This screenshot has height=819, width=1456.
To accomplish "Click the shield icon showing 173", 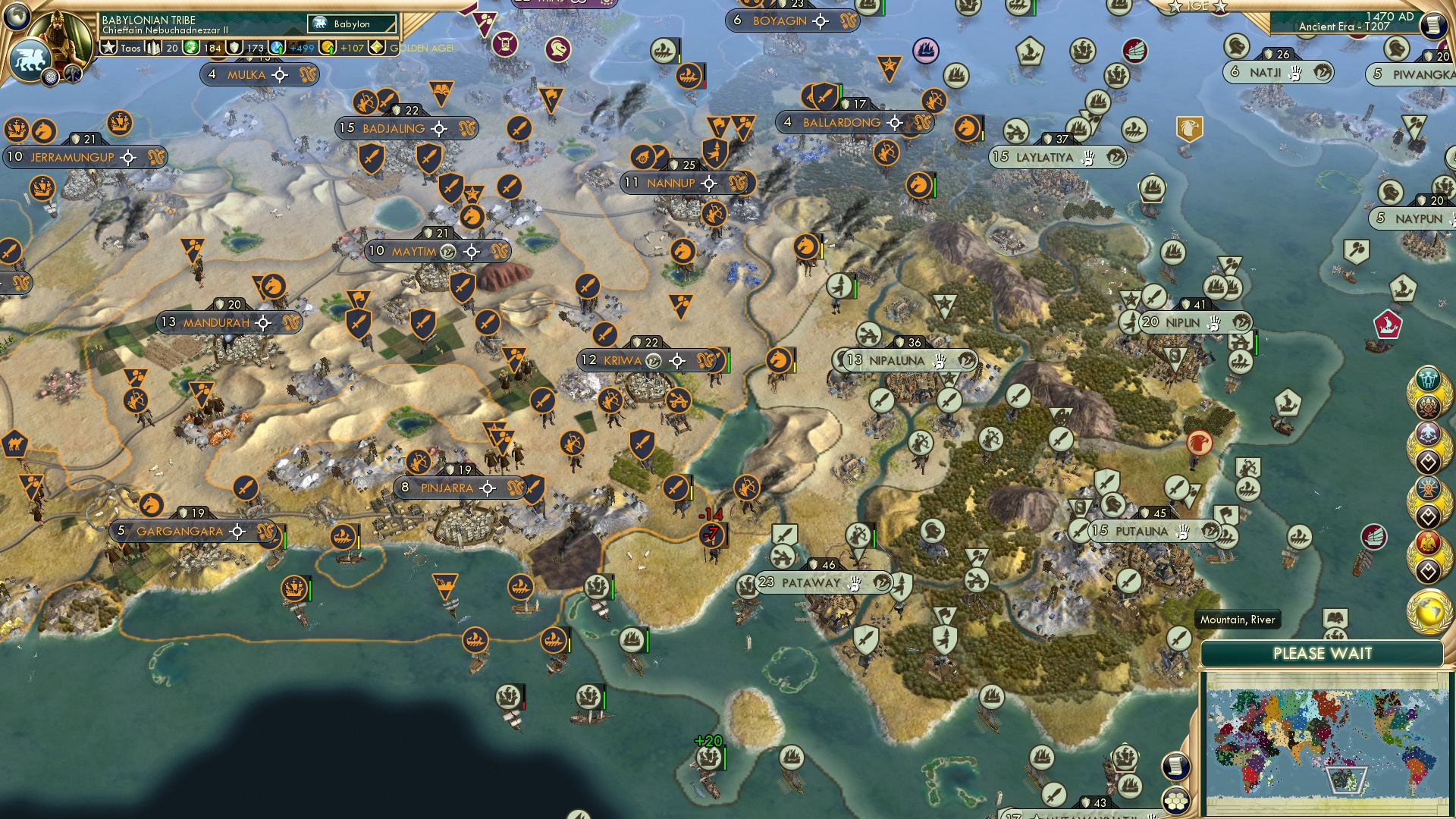I will [235, 47].
